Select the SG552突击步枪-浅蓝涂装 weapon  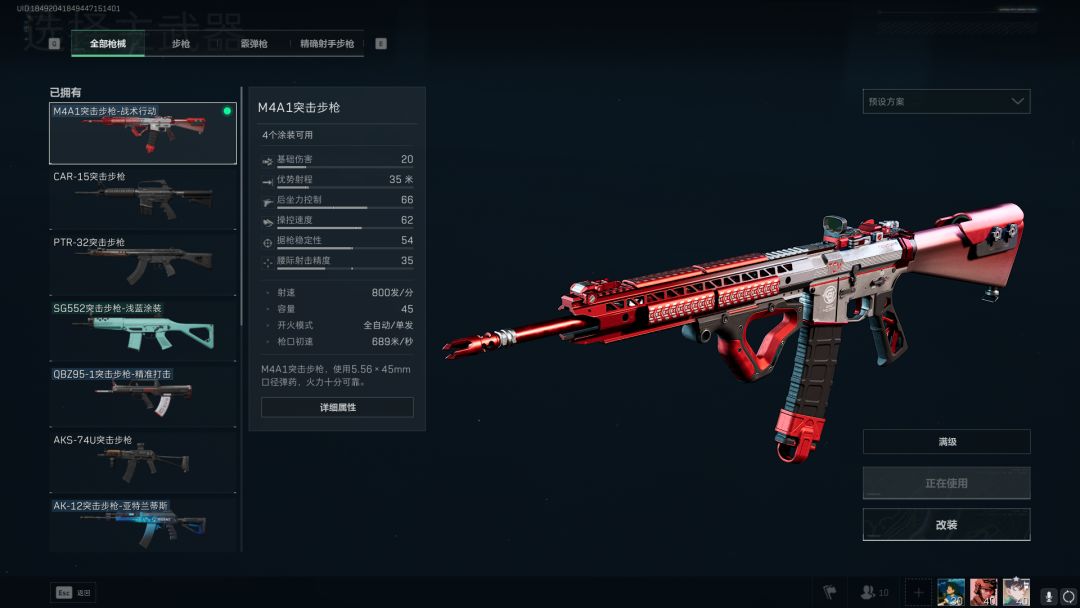click(x=143, y=330)
